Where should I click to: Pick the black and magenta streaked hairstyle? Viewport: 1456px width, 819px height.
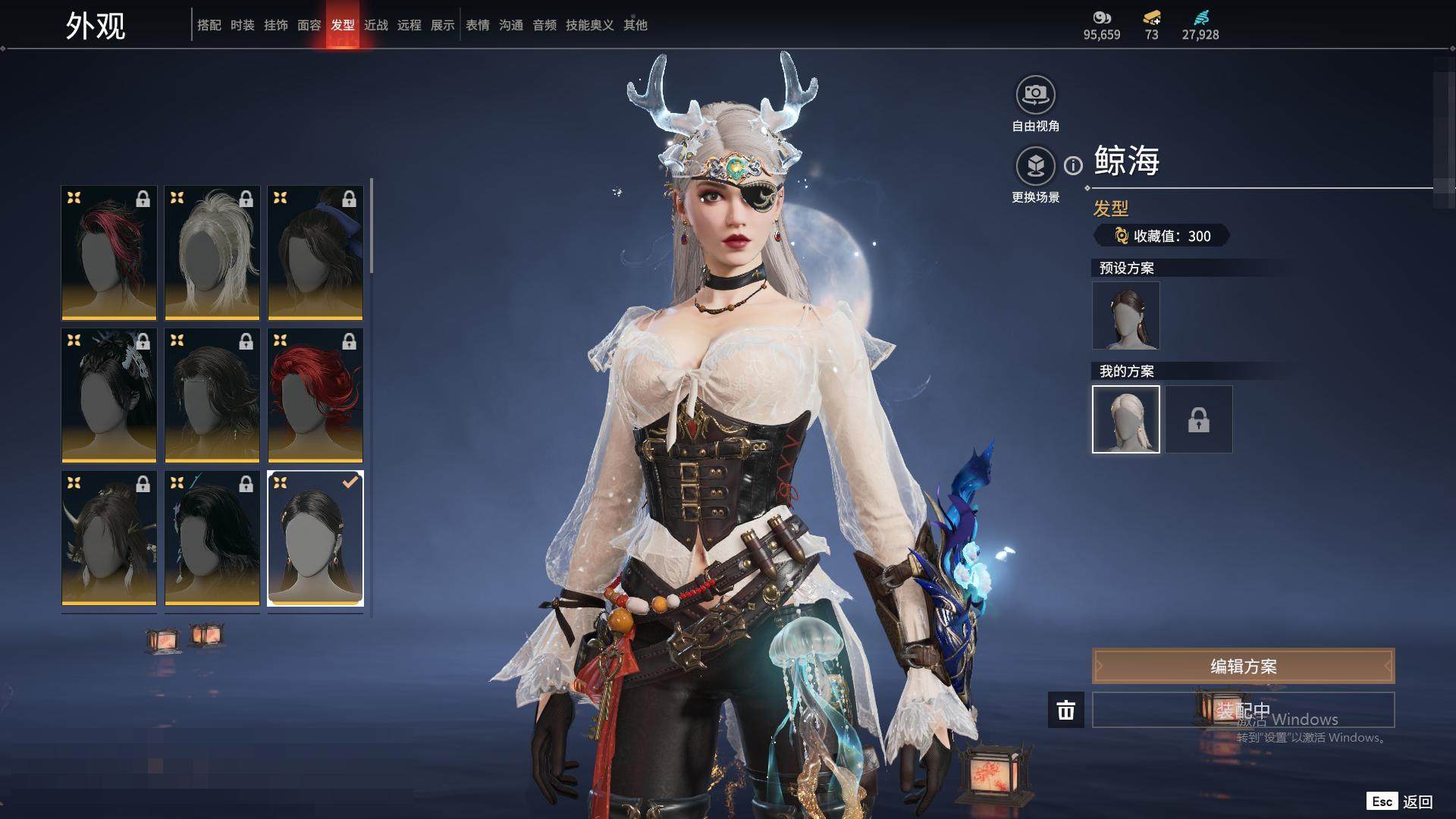(109, 253)
